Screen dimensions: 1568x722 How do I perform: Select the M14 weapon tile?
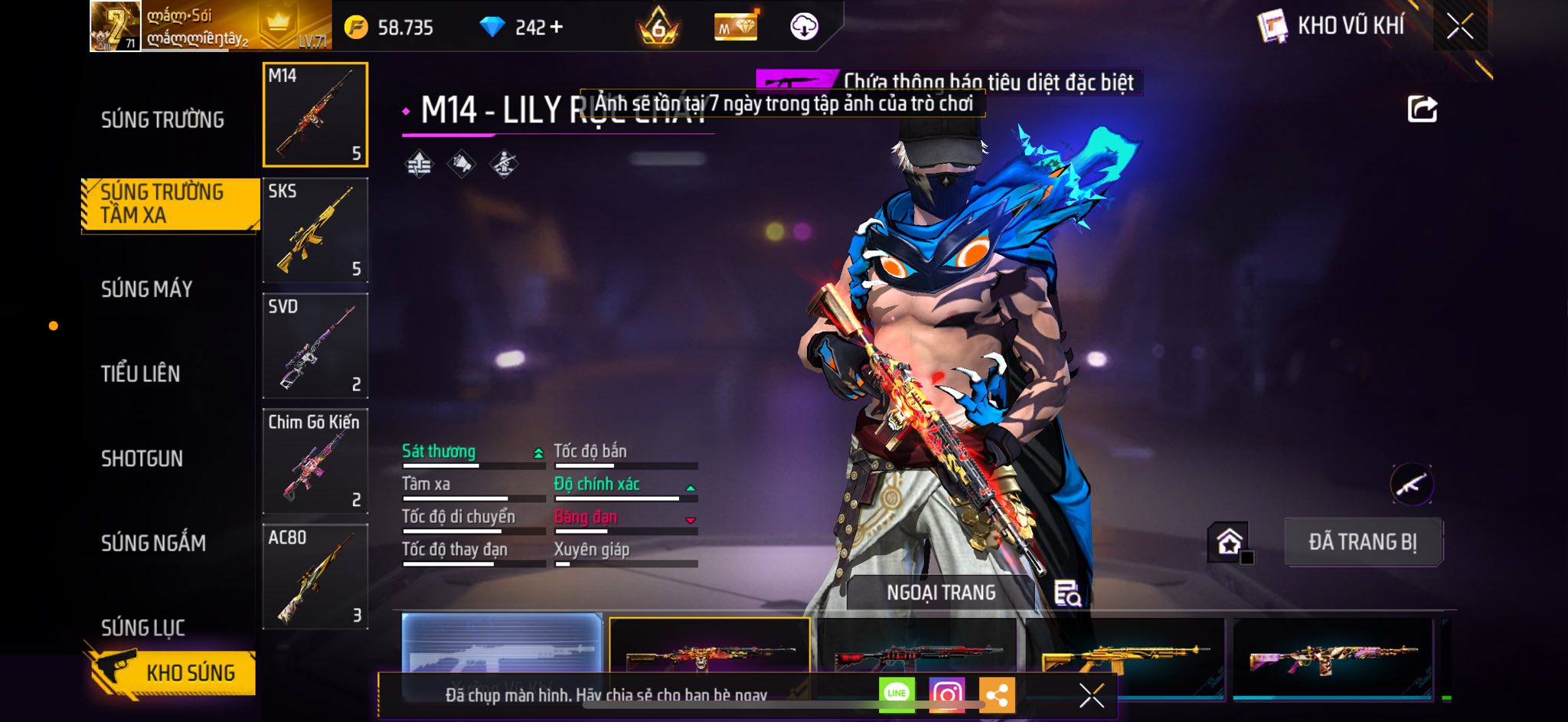pos(315,115)
